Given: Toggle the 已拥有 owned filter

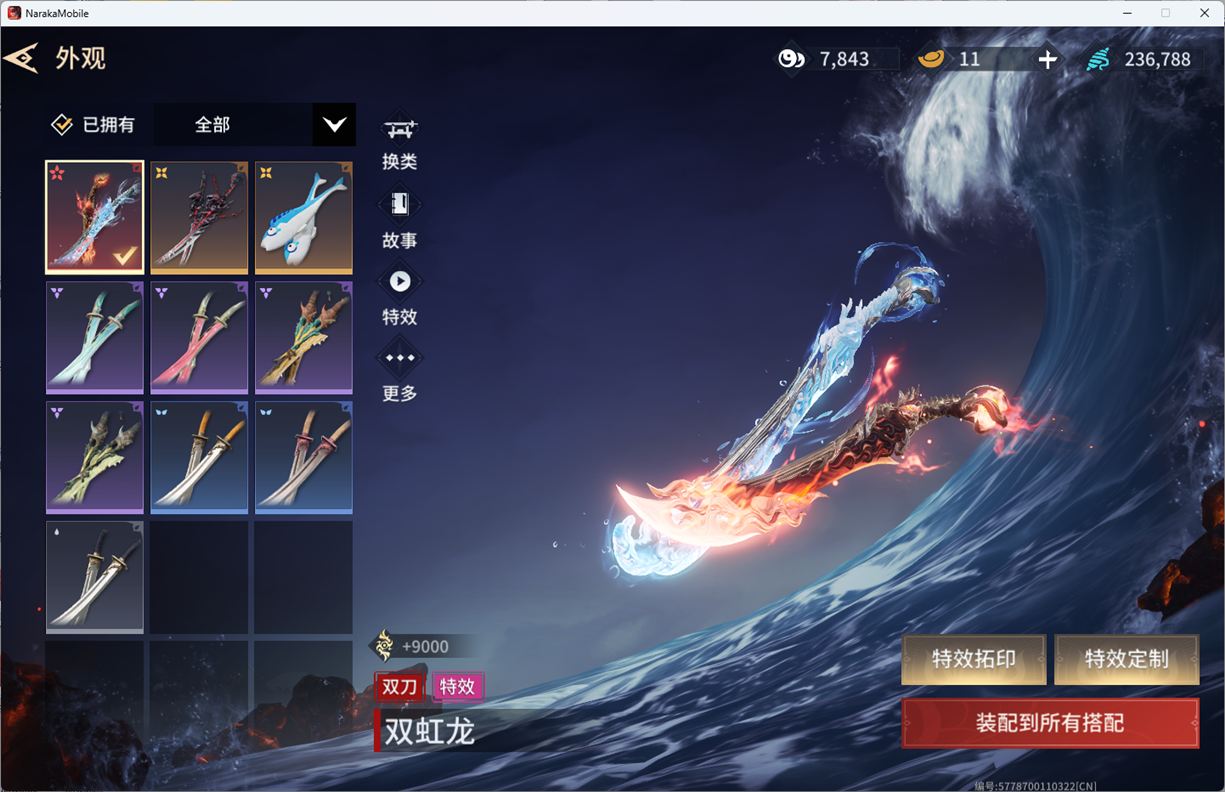Looking at the screenshot, I should point(63,125).
